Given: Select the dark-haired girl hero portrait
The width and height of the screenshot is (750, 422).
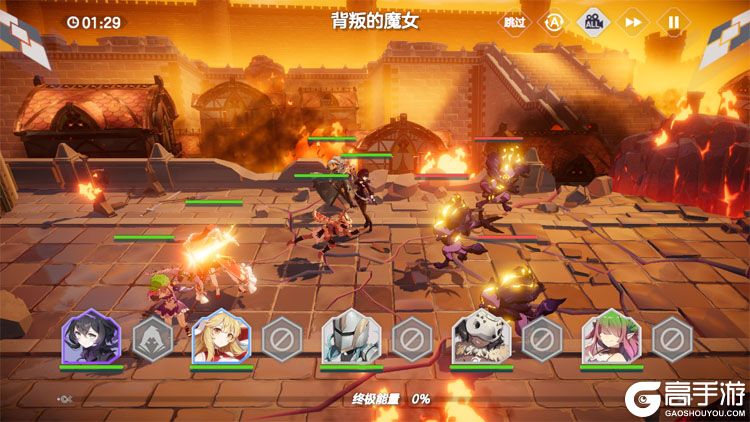Looking at the screenshot, I should 91,337.
